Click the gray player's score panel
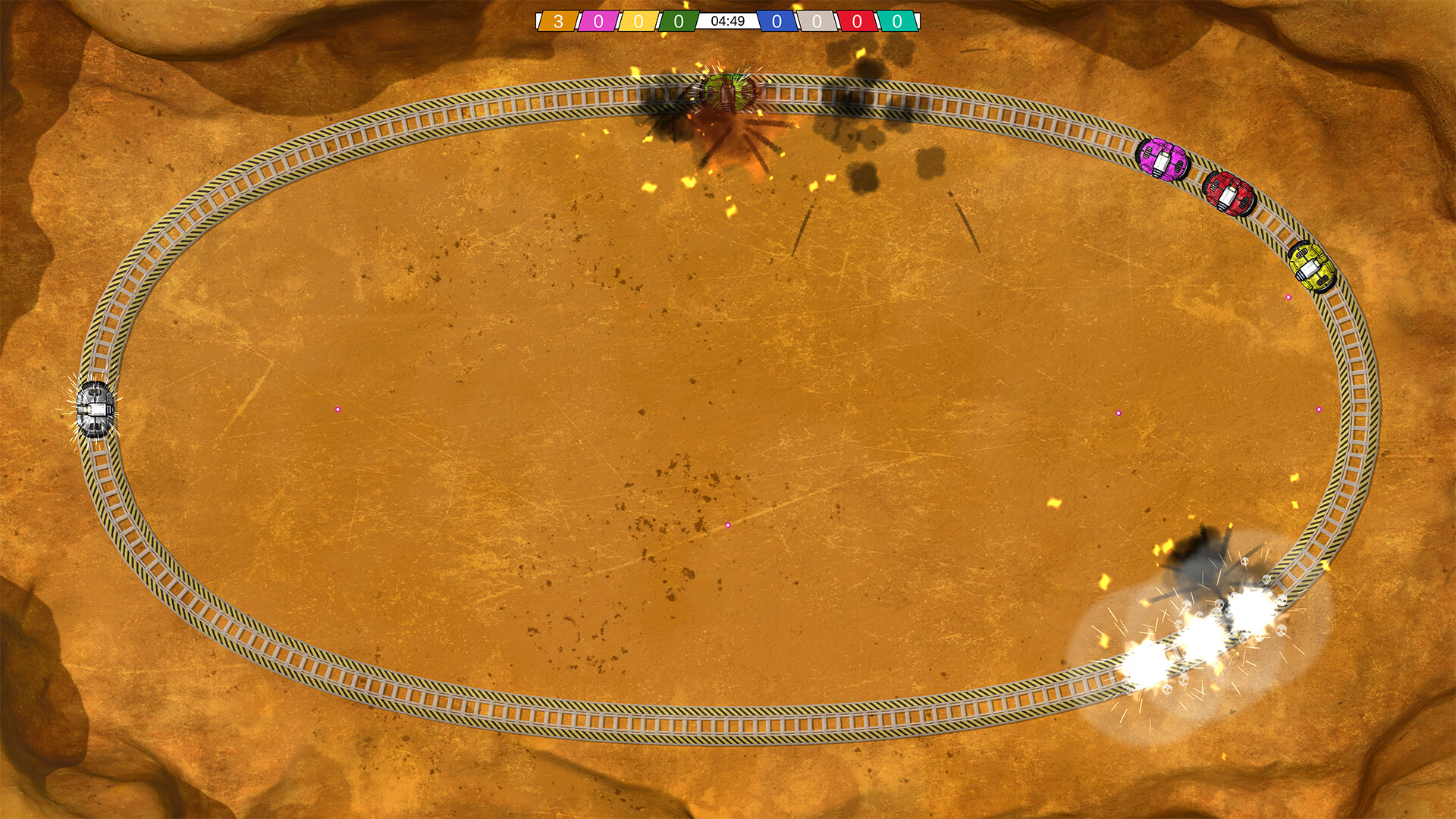Screen dimensions: 1456x819 817,20
